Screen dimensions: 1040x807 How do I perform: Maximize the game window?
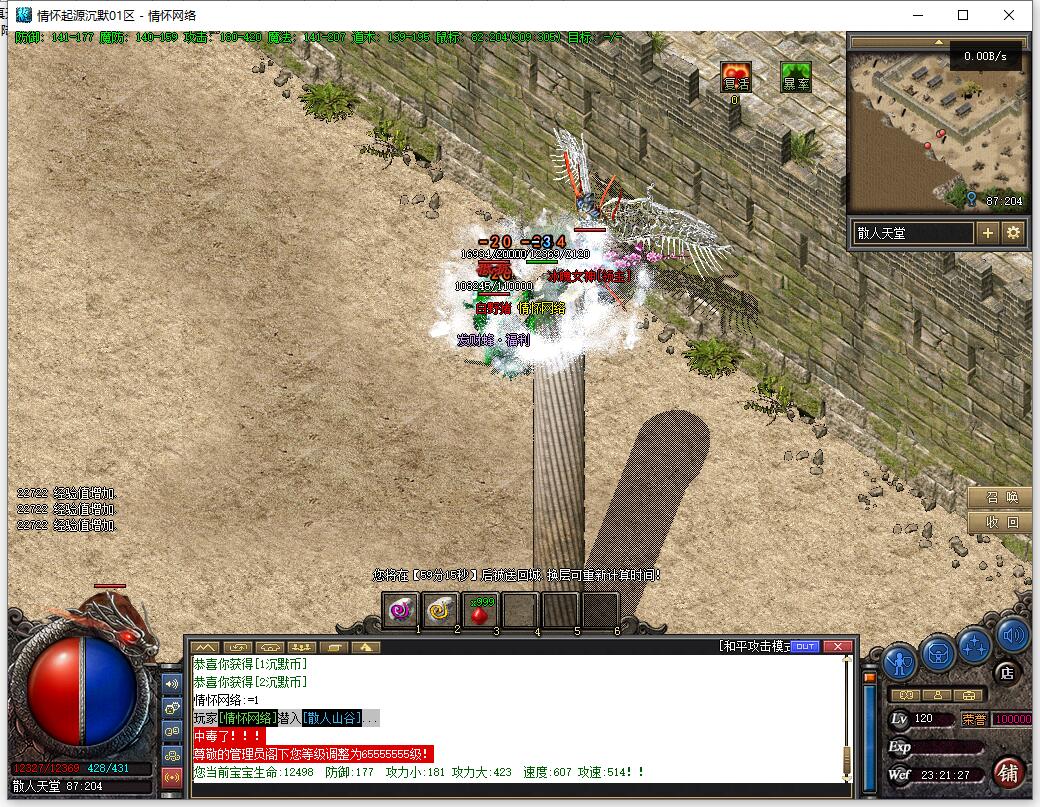click(963, 15)
